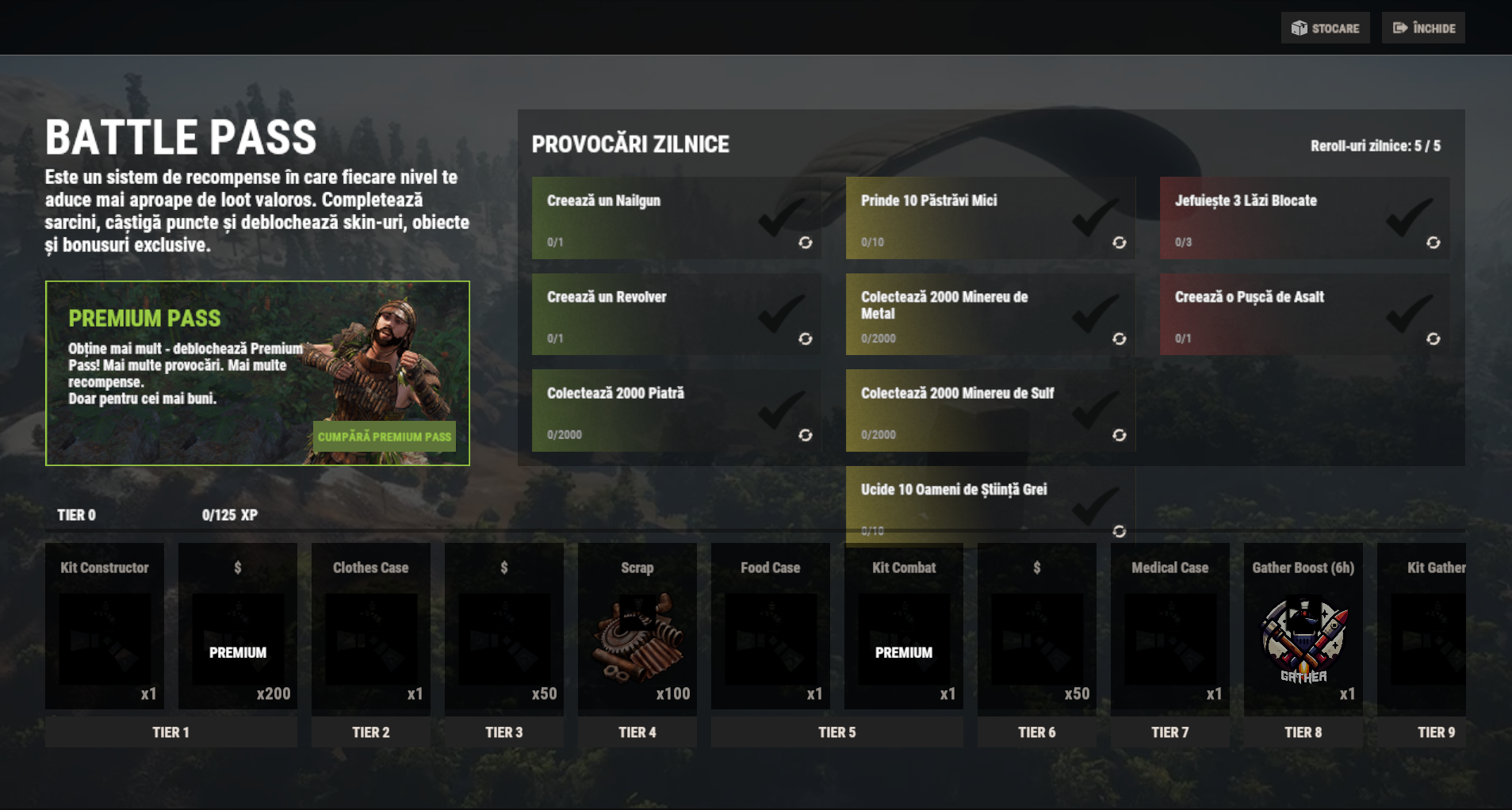Image resolution: width=1512 pixels, height=810 pixels.
Task: Select the Kit Constructor reward tile
Action: click(x=105, y=629)
